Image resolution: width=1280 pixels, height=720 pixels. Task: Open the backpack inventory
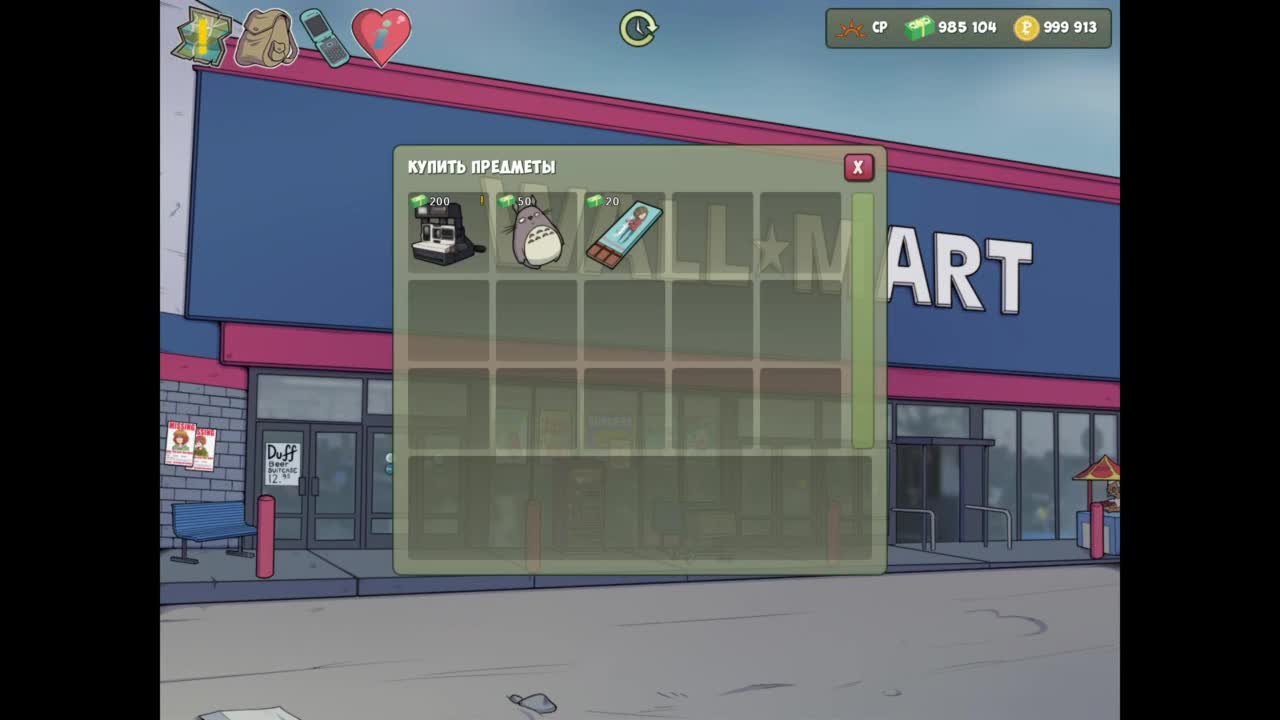click(x=265, y=38)
